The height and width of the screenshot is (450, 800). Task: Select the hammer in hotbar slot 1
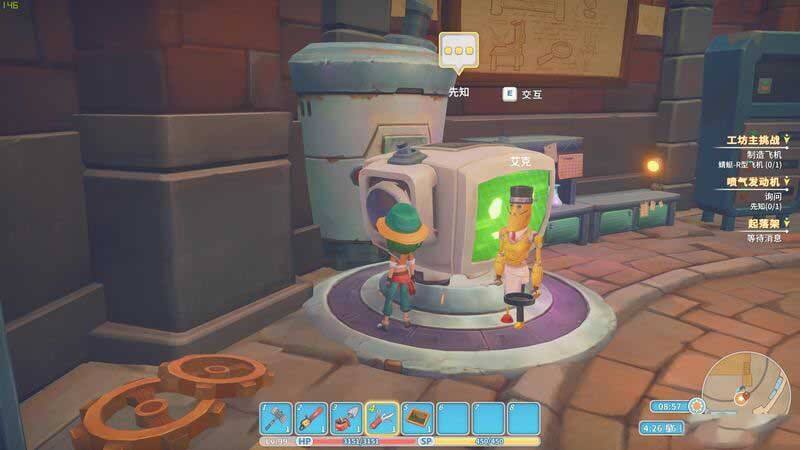(x=278, y=418)
